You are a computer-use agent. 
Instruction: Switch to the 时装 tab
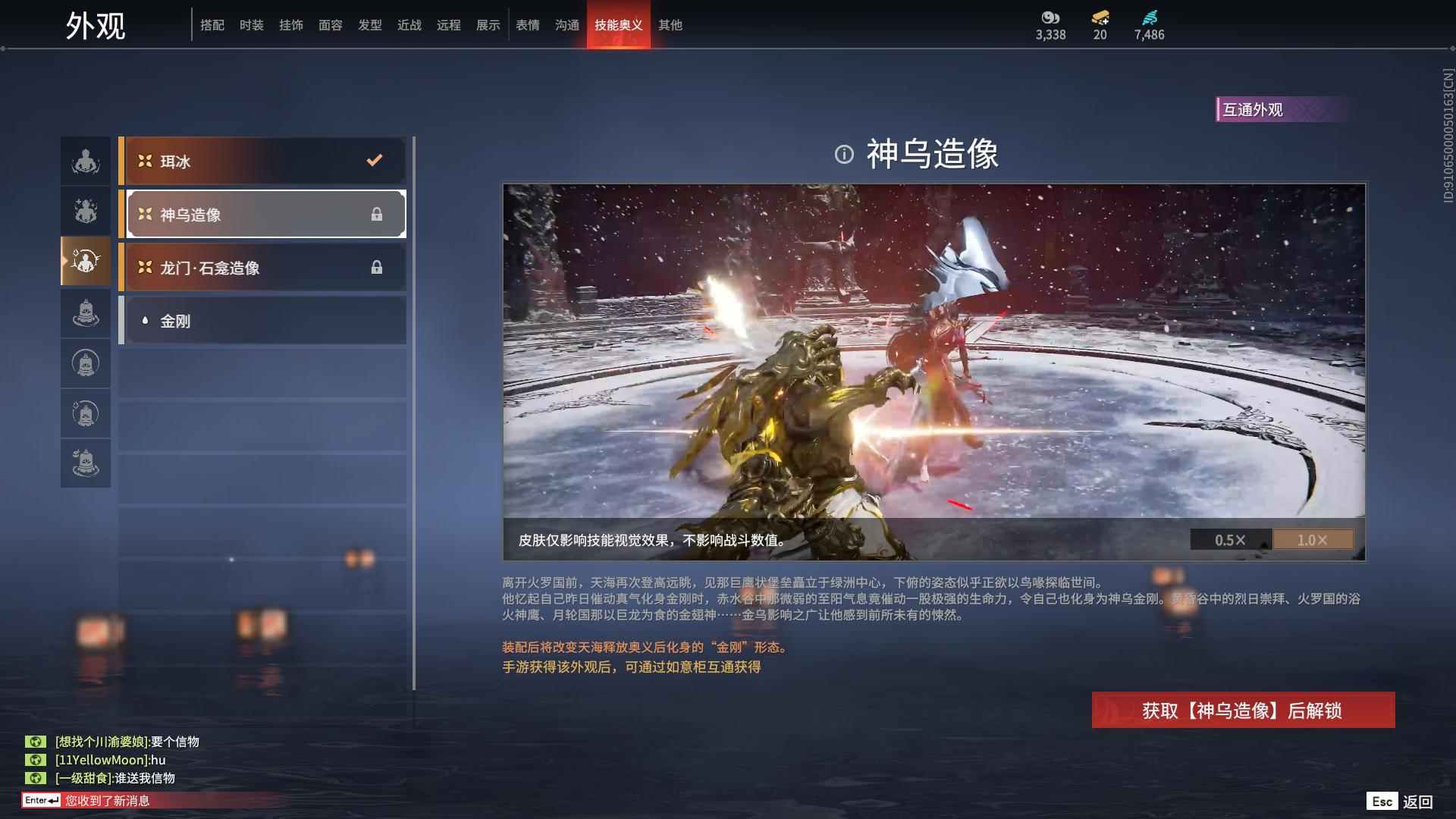click(251, 24)
